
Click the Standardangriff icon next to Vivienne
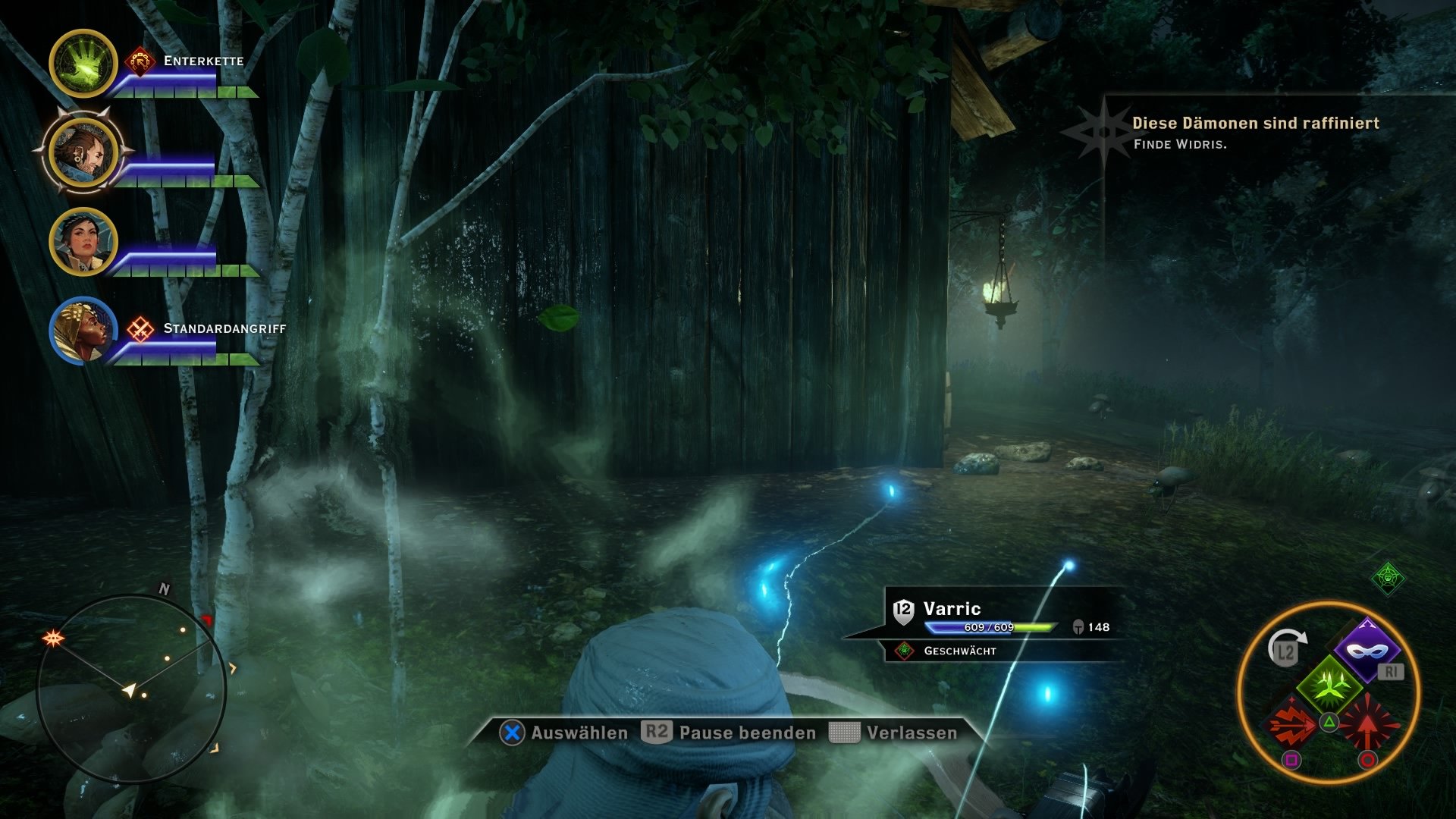[x=140, y=328]
